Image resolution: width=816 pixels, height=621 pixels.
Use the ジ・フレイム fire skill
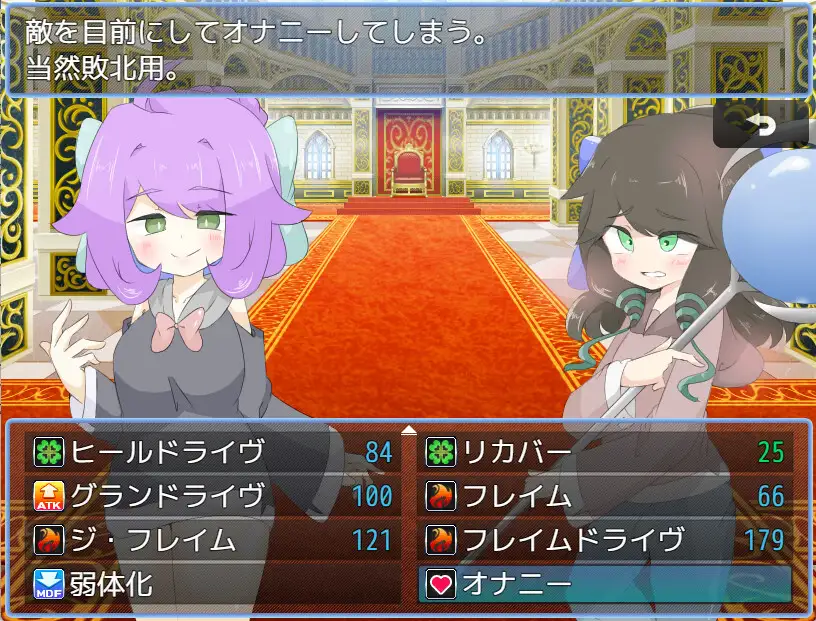point(212,540)
